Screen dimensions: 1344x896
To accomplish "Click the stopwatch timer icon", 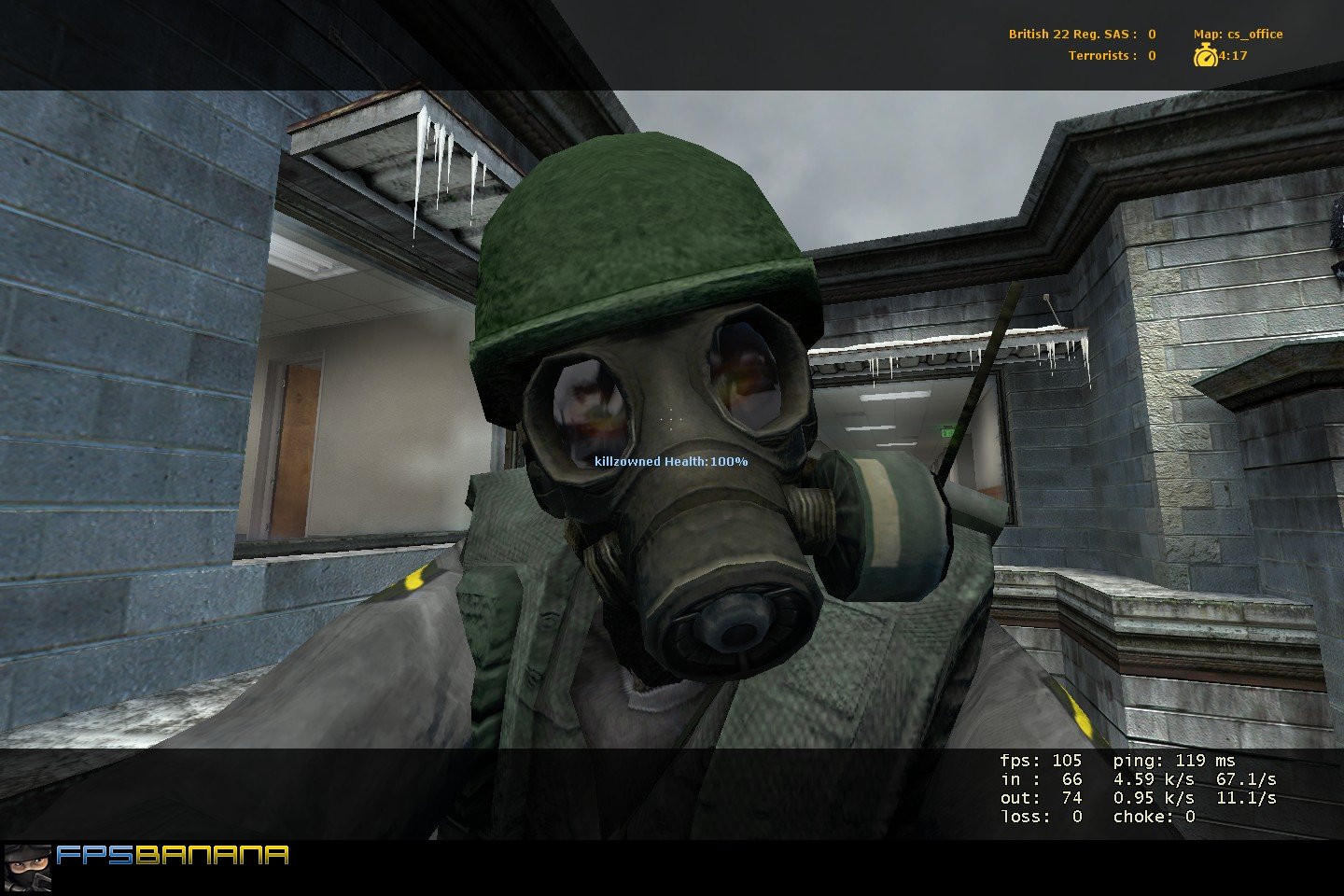I will click(x=1206, y=55).
